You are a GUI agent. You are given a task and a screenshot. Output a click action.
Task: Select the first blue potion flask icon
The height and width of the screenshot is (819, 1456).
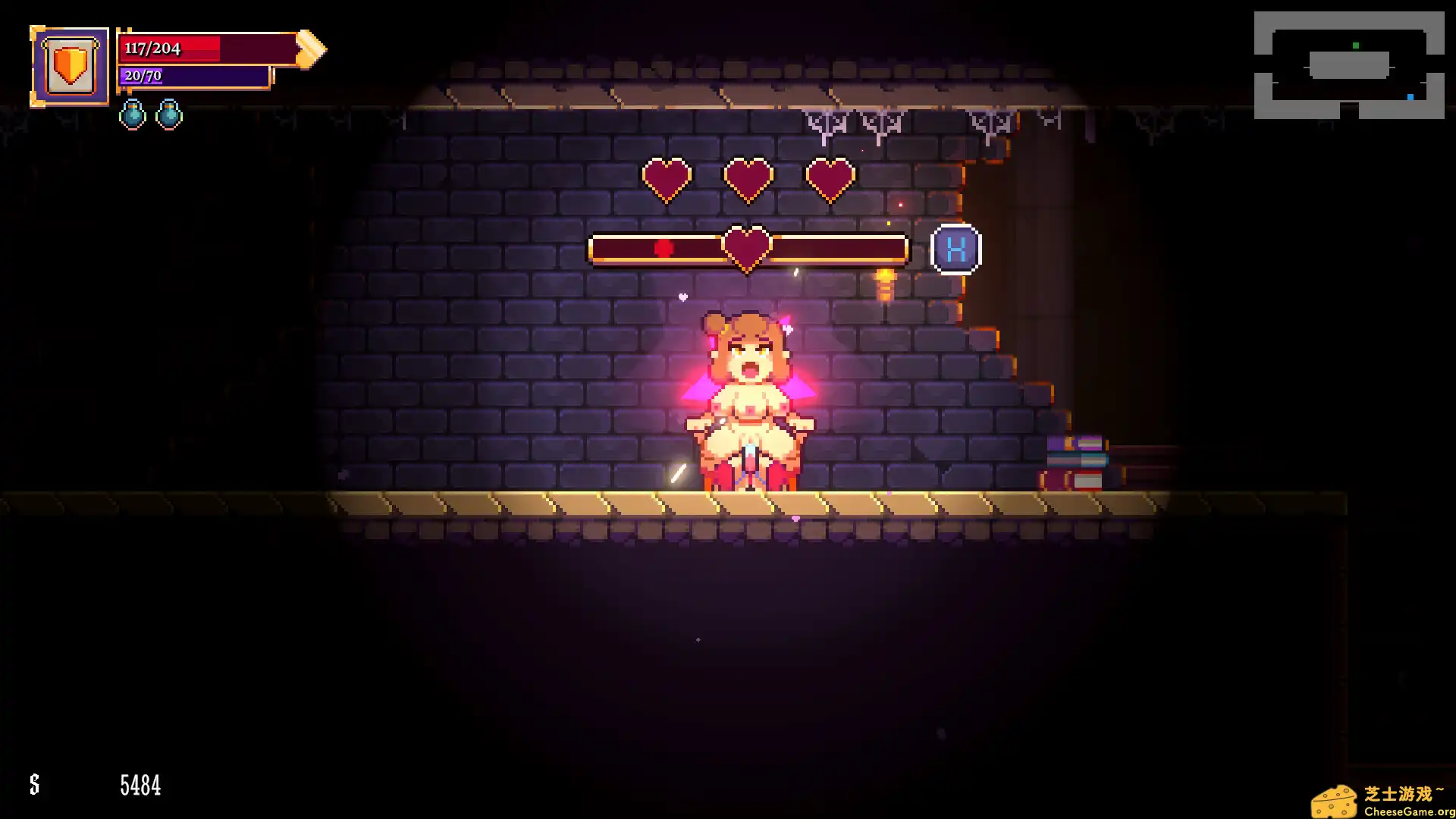click(133, 115)
